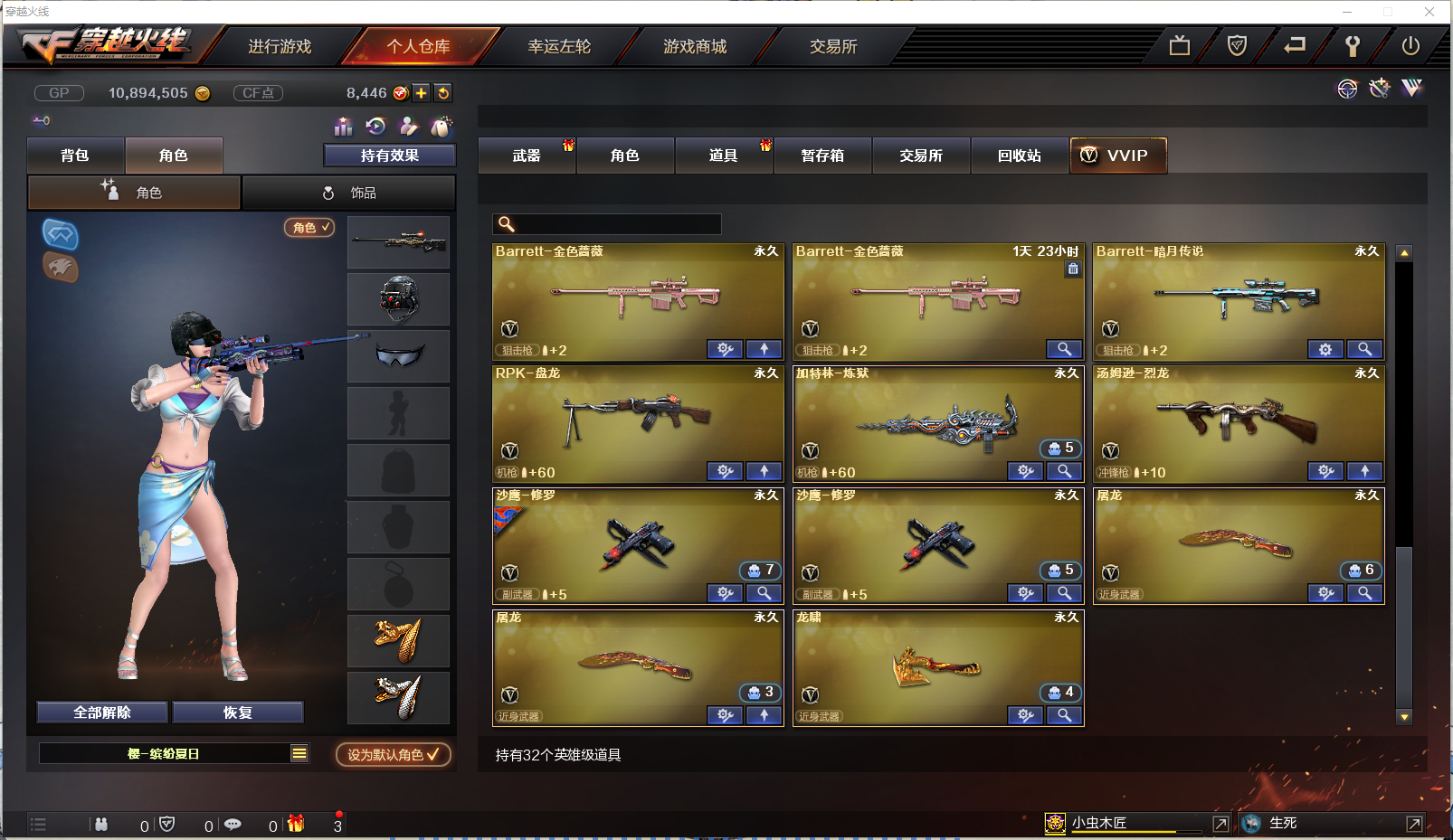This screenshot has height=840, width=1453.
Task: Expand the gear options on 沙鹰-修罗
Action: tap(724, 593)
